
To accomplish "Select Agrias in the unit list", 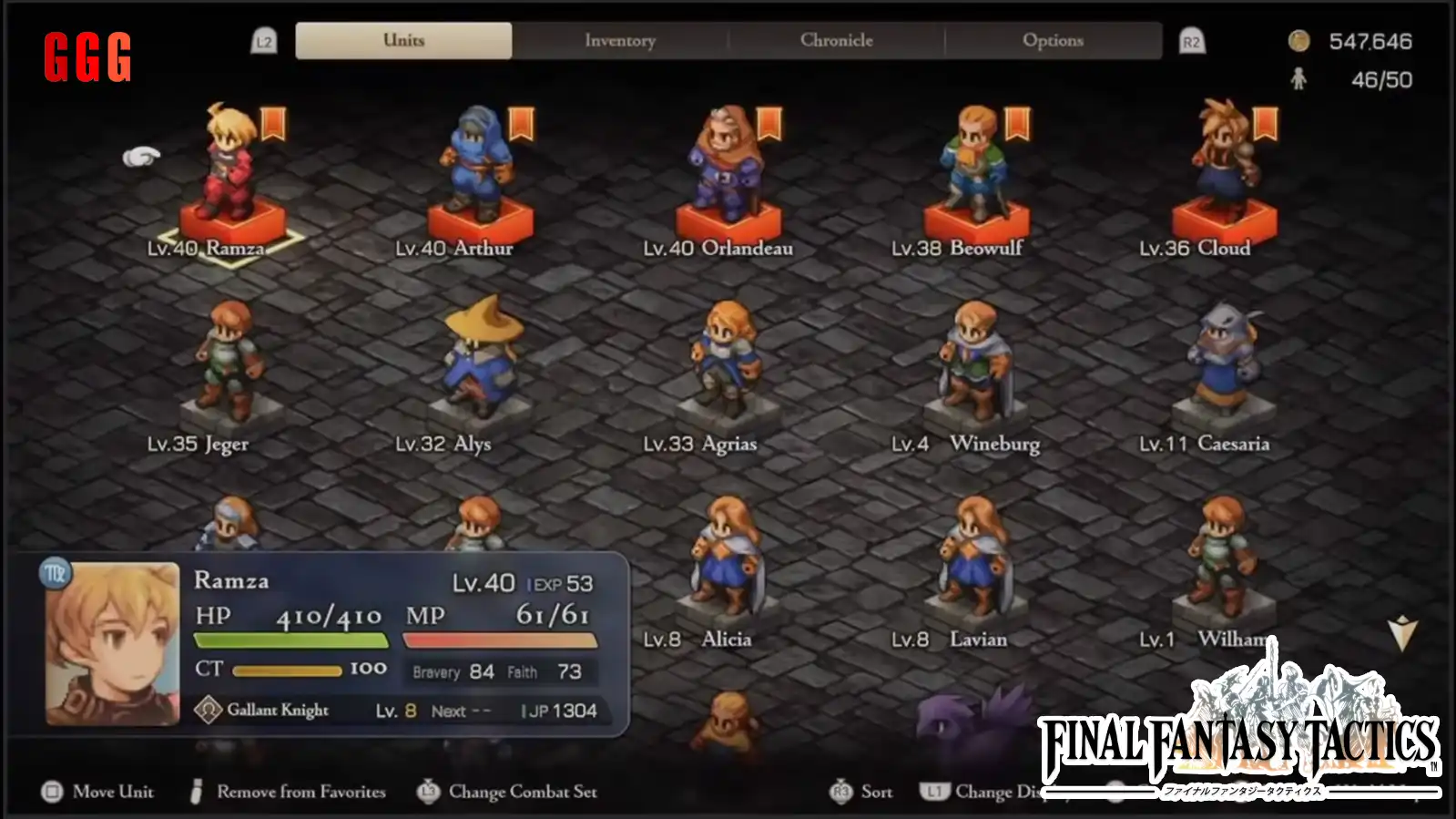I will (x=727, y=364).
